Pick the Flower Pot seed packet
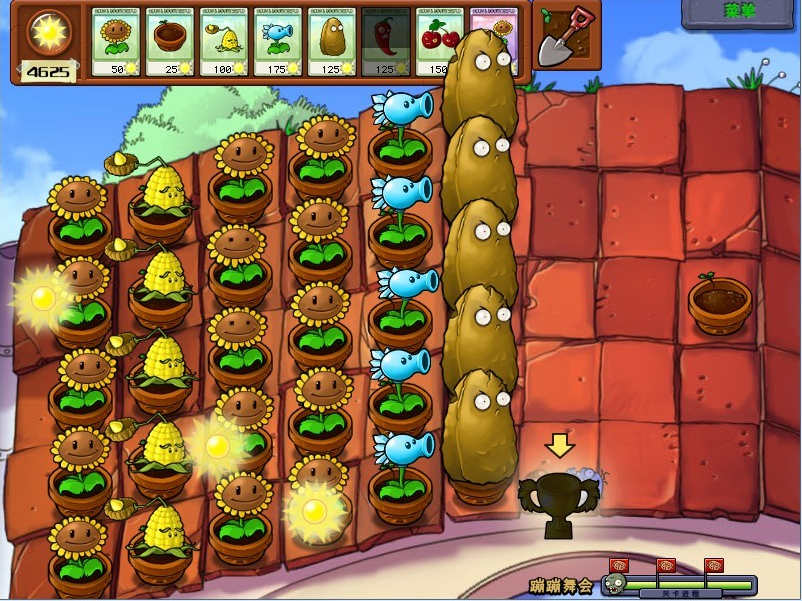The height and width of the screenshot is (601, 802). click(x=170, y=41)
